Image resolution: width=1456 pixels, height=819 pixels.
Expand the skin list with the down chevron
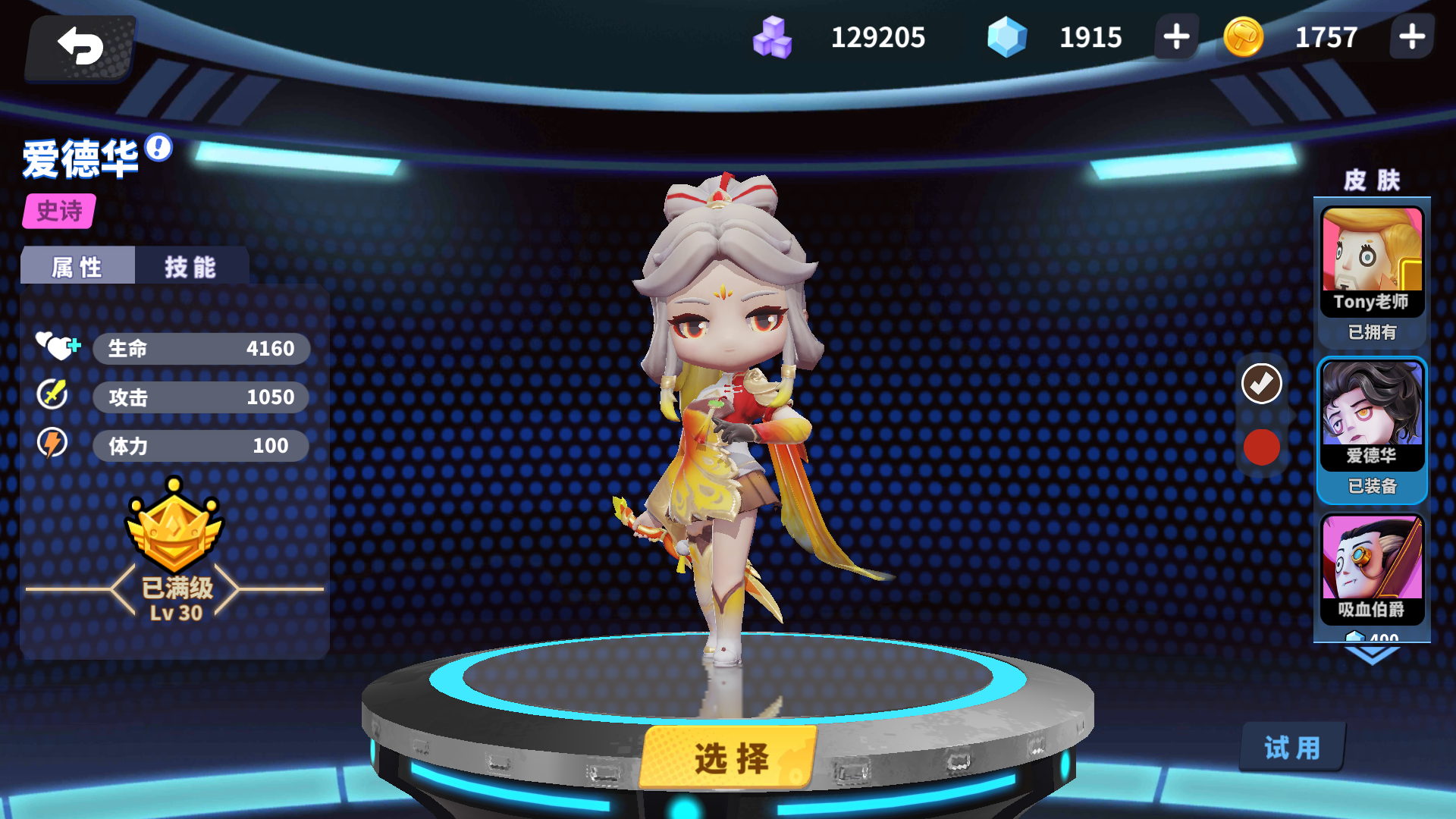pos(1371,654)
